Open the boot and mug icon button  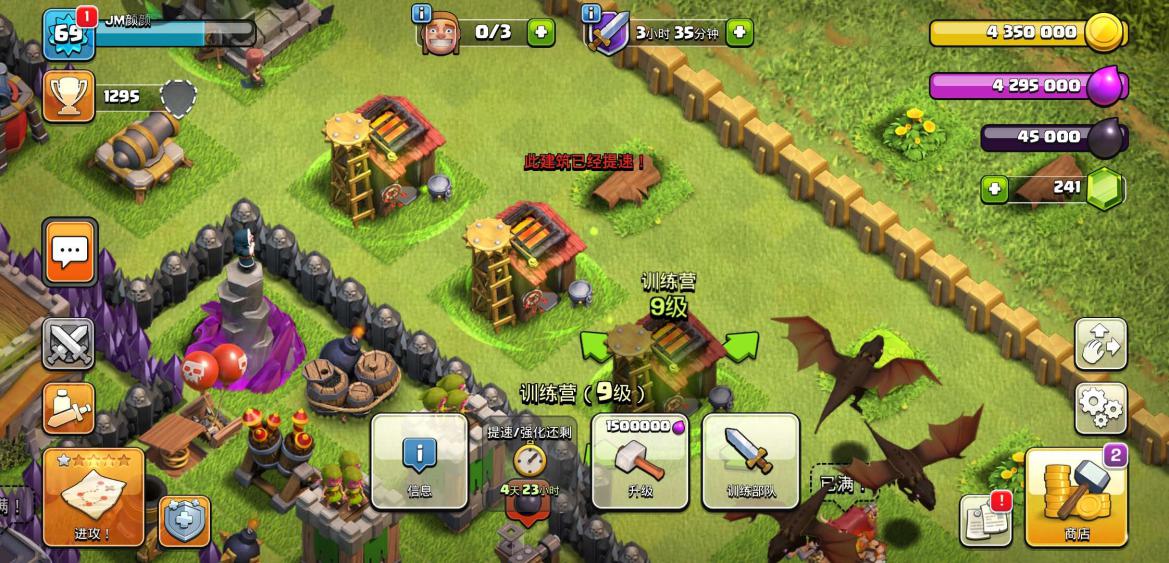click(x=69, y=408)
